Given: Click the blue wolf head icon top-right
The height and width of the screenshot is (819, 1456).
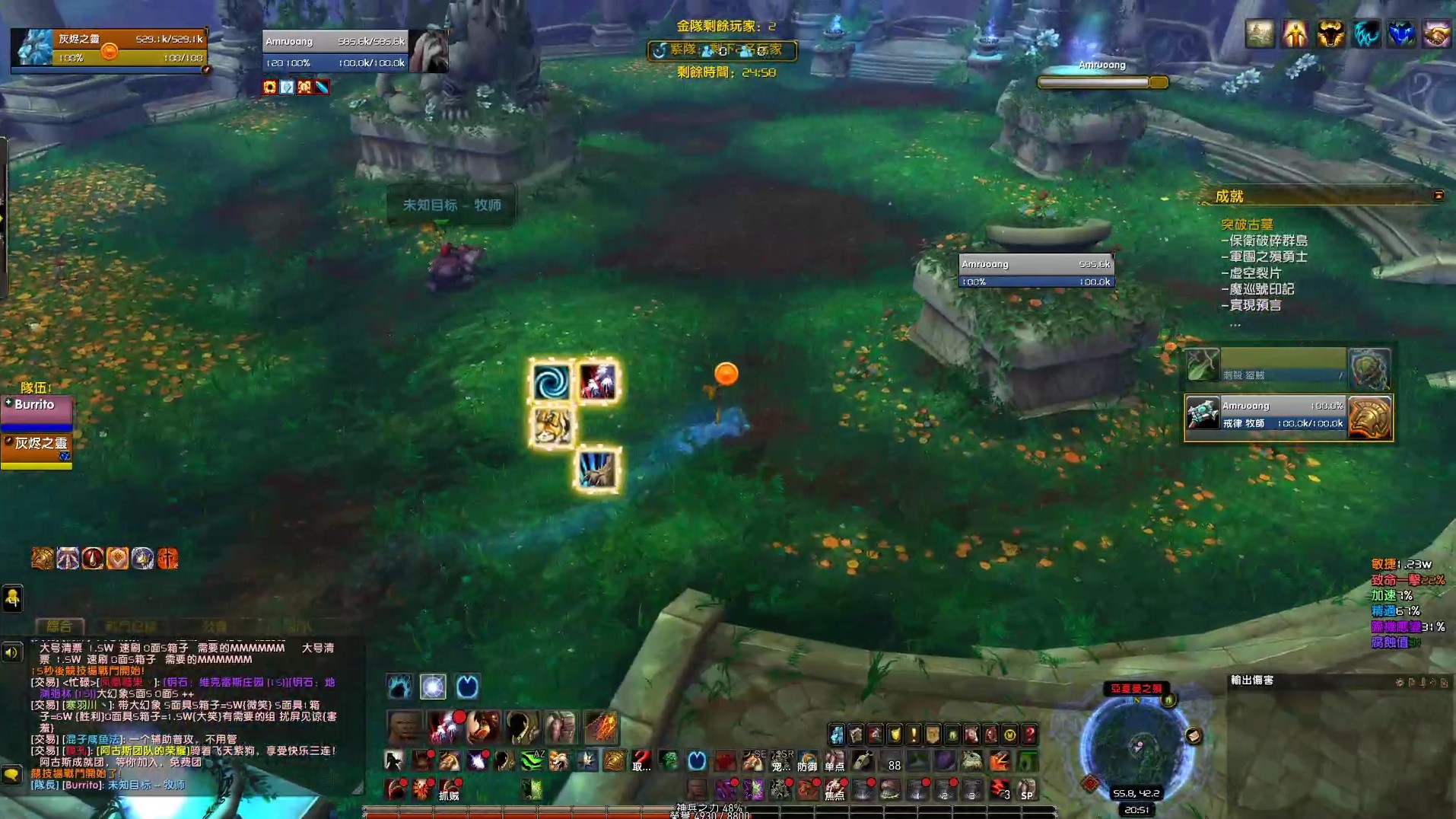Looking at the screenshot, I should pos(1401,34).
